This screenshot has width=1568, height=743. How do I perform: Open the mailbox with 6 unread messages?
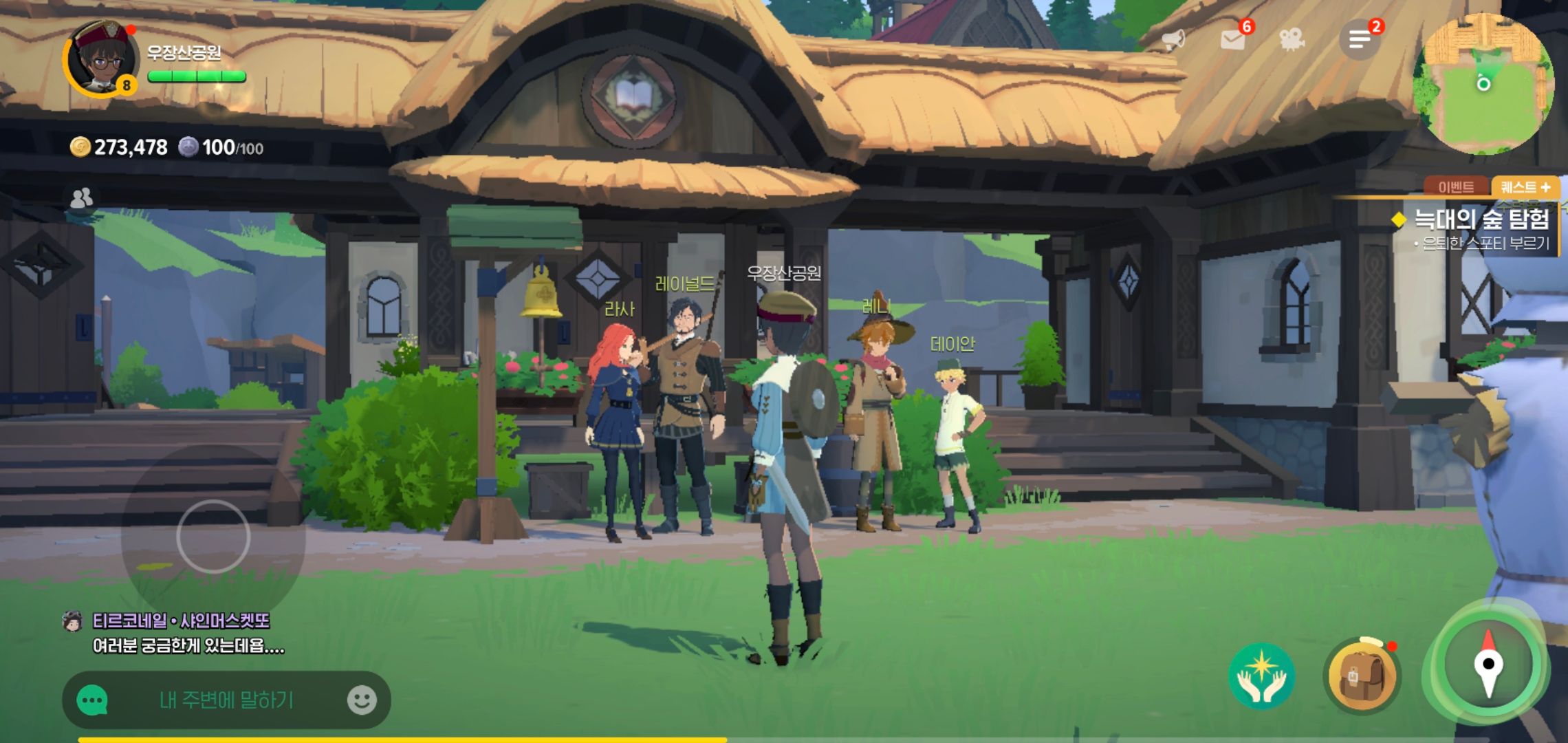[1233, 40]
